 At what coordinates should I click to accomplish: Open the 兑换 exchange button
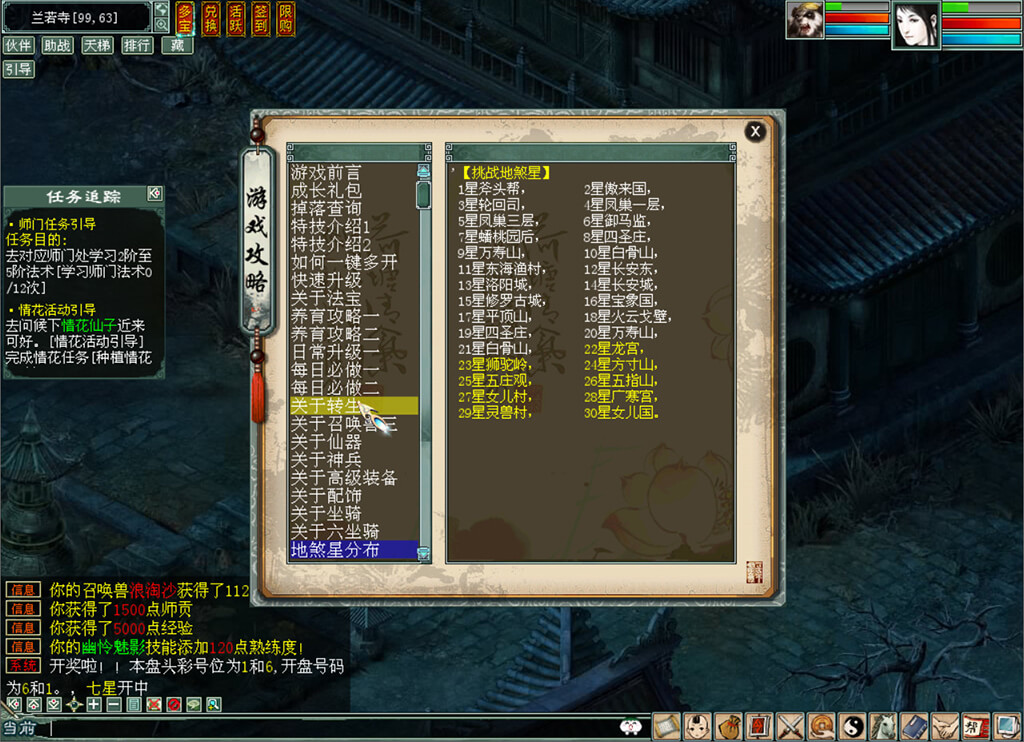click(210, 18)
